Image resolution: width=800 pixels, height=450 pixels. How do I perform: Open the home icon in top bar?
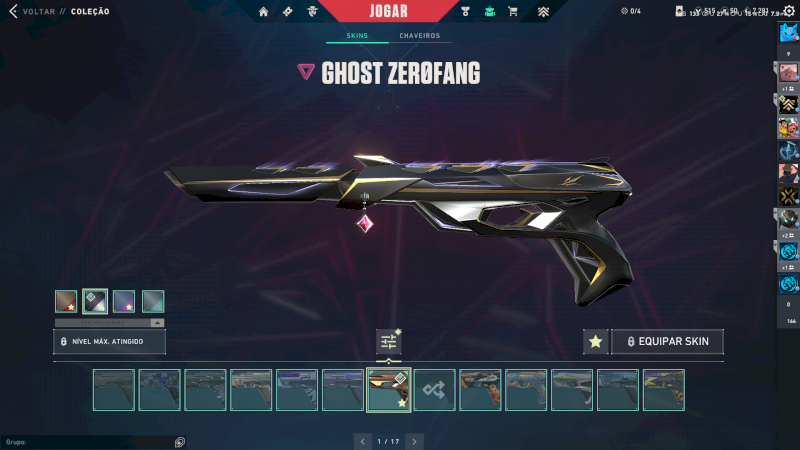pos(264,12)
